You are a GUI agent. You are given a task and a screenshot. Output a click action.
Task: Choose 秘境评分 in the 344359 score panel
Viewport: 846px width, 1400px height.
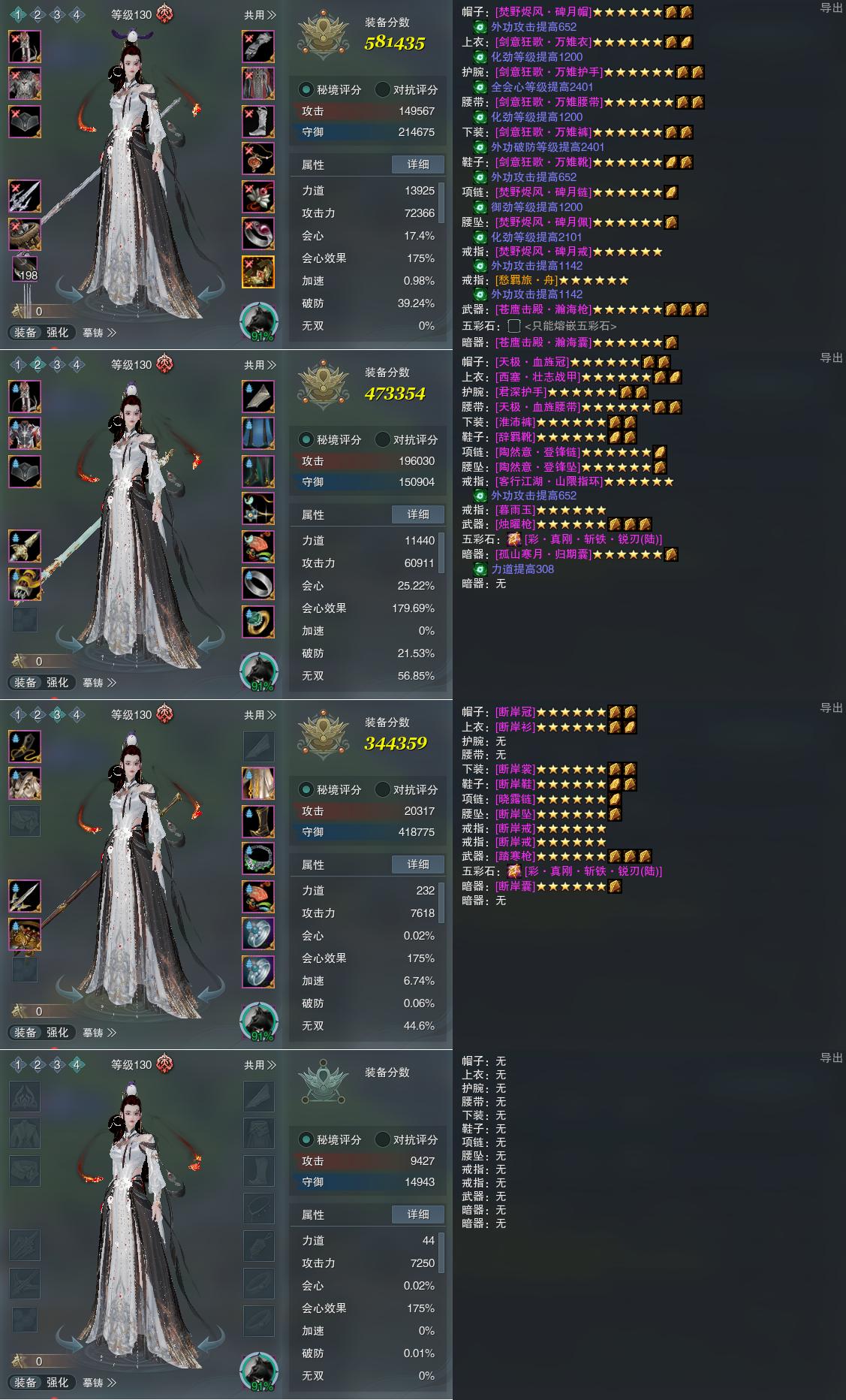(330, 789)
